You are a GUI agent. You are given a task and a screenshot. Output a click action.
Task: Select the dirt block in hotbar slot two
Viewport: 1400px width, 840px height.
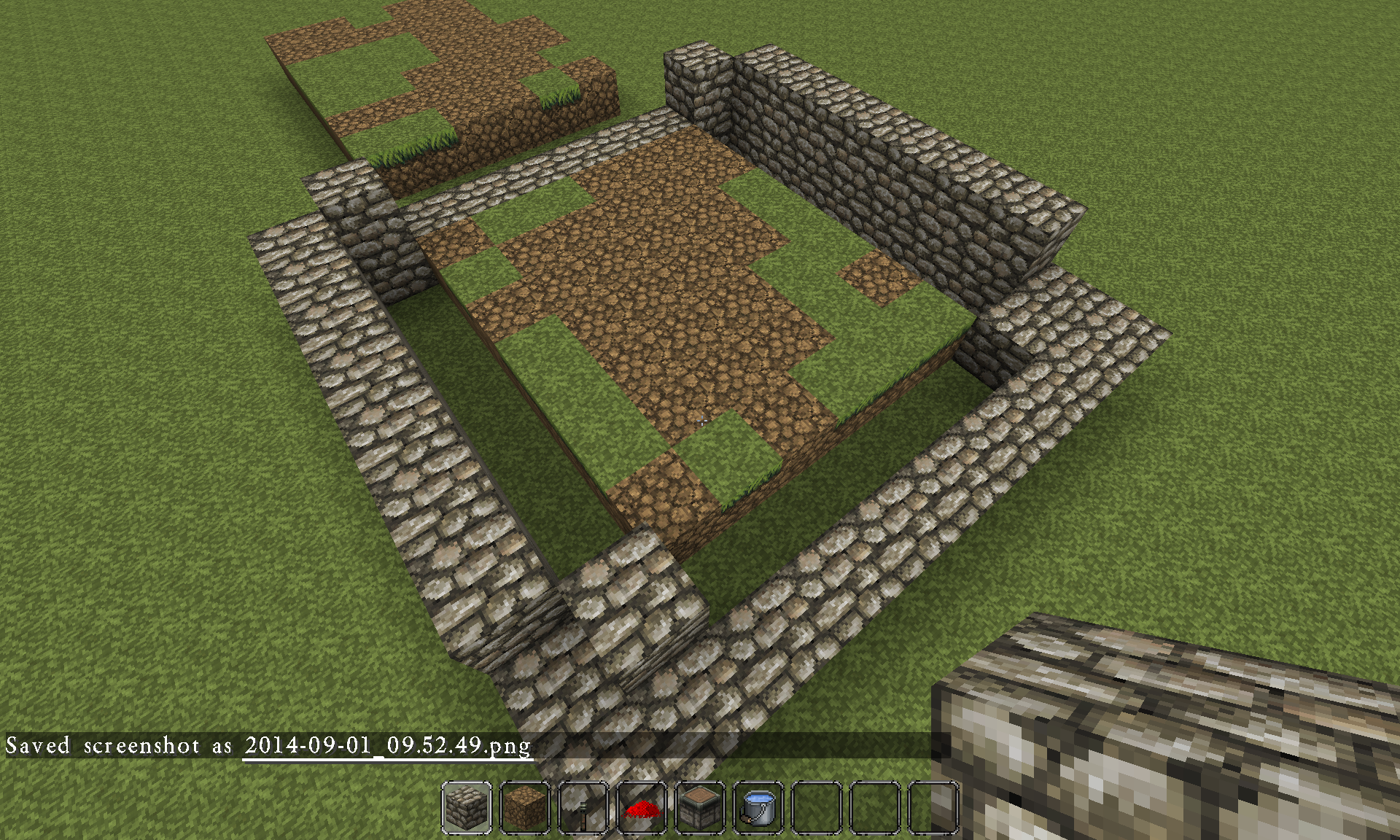[525, 809]
